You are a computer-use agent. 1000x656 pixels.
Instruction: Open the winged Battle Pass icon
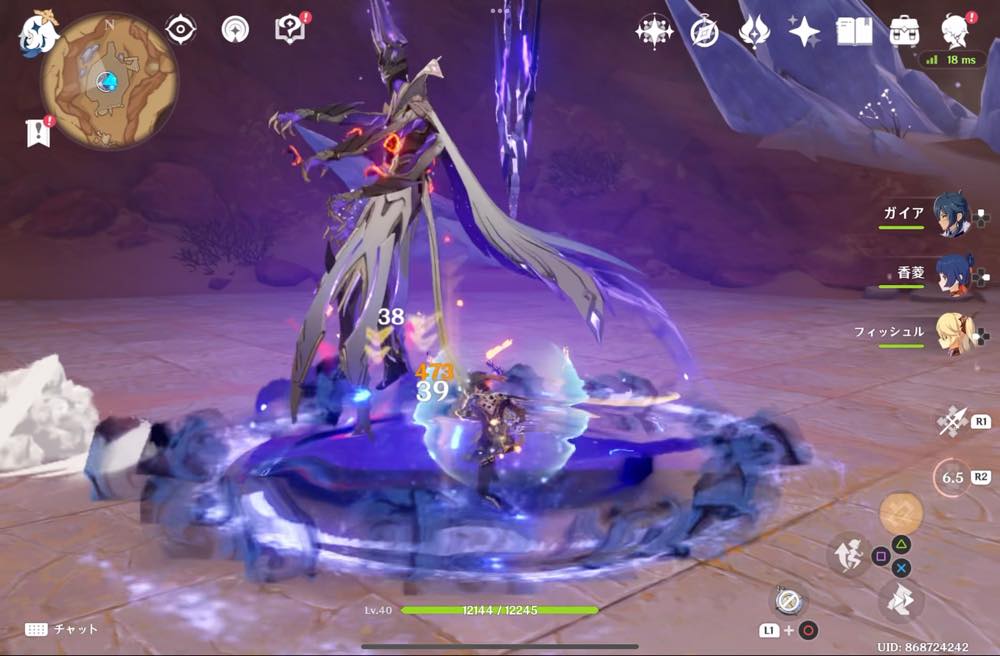(x=753, y=32)
